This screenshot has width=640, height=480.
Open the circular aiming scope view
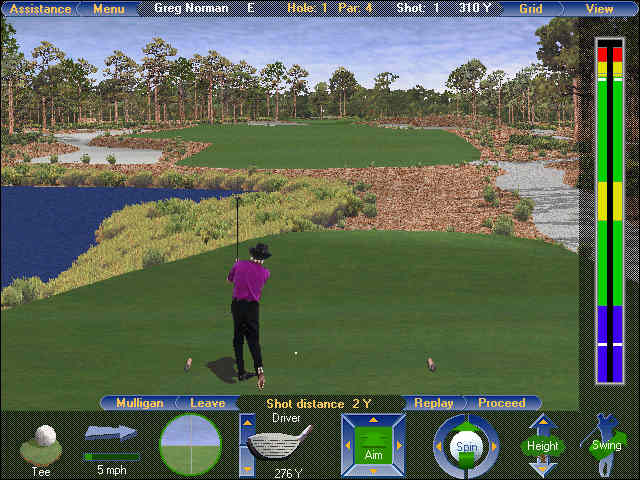coord(191,444)
